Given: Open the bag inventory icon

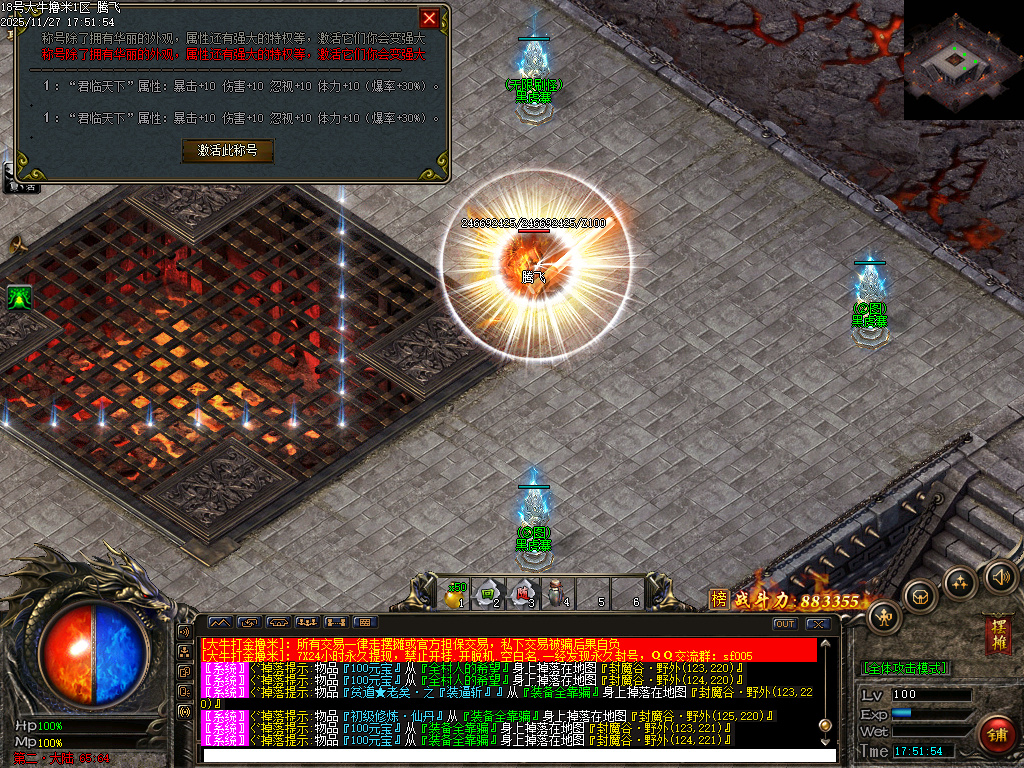Looking at the screenshot, I should coord(920,597).
